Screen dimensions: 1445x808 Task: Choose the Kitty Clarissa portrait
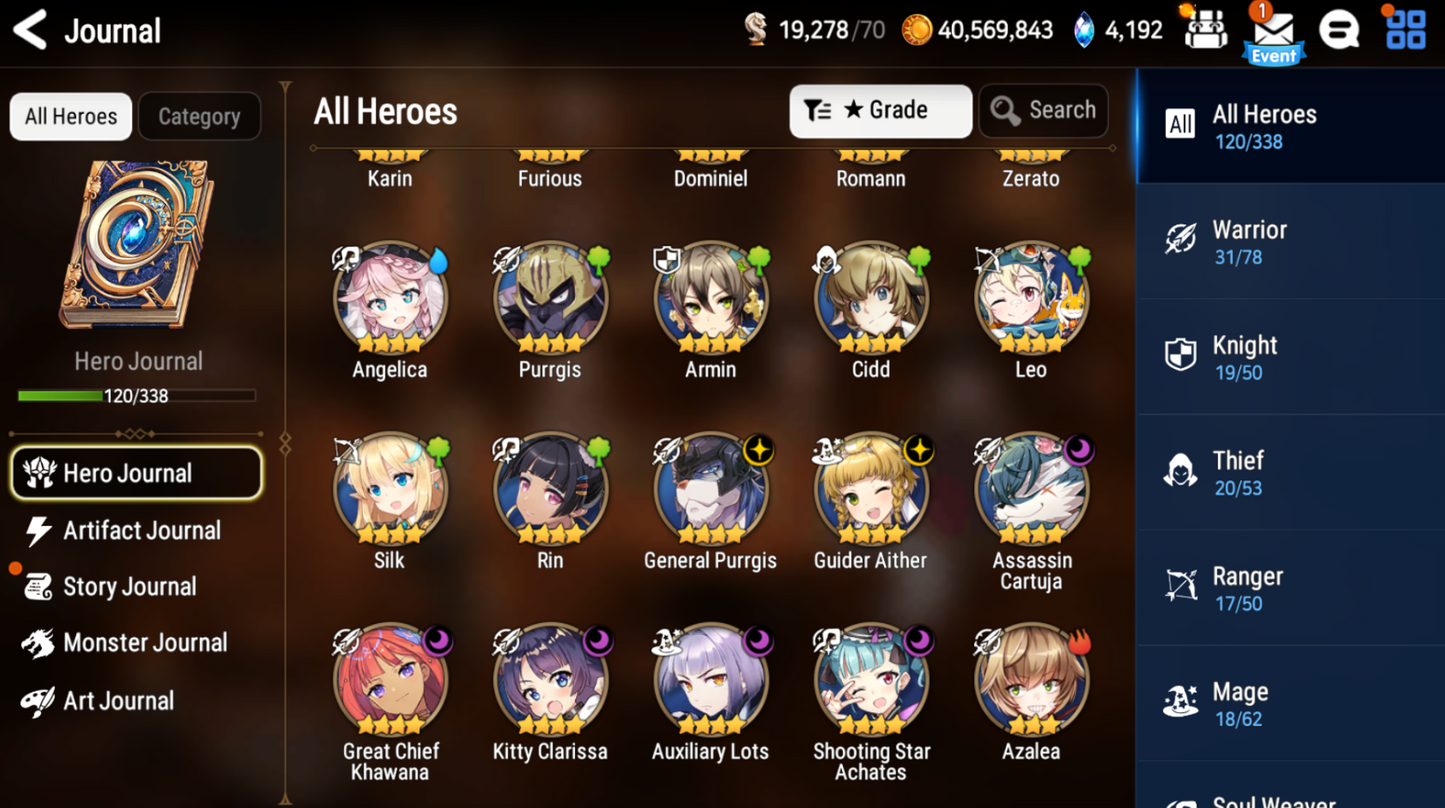coord(550,680)
